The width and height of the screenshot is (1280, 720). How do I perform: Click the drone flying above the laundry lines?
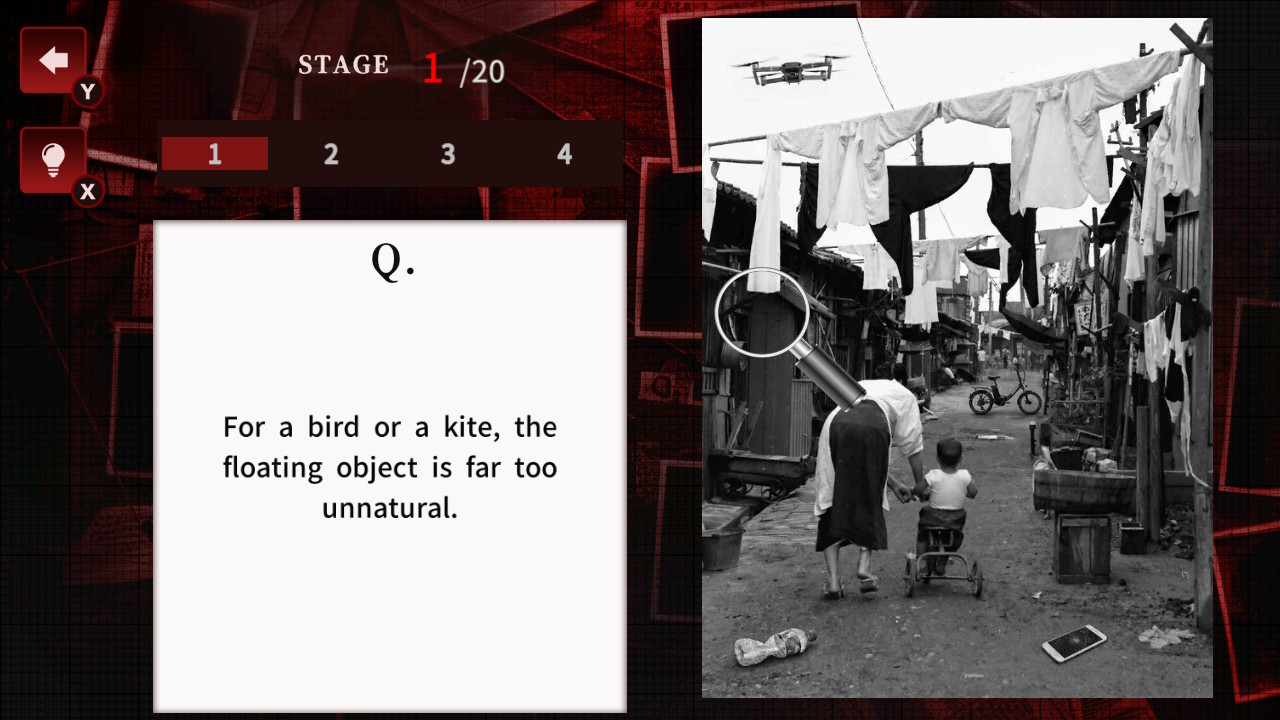(x=791, y=67)
